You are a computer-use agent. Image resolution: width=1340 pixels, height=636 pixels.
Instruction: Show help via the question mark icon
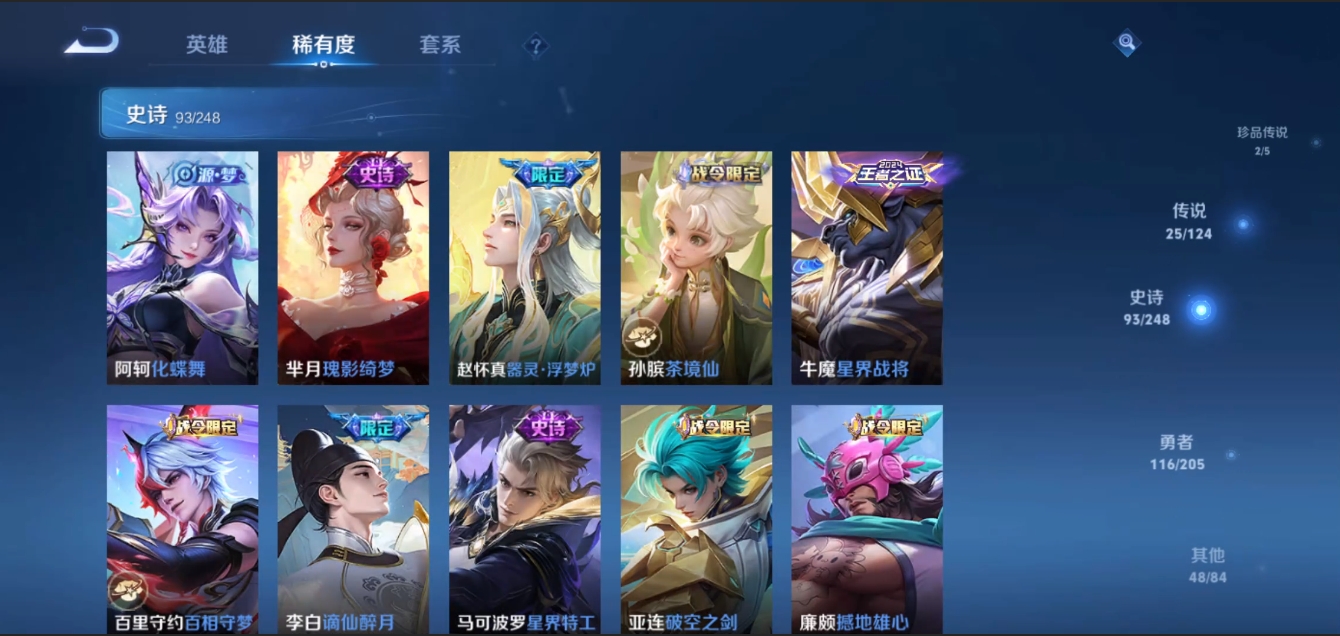point(536,45)
